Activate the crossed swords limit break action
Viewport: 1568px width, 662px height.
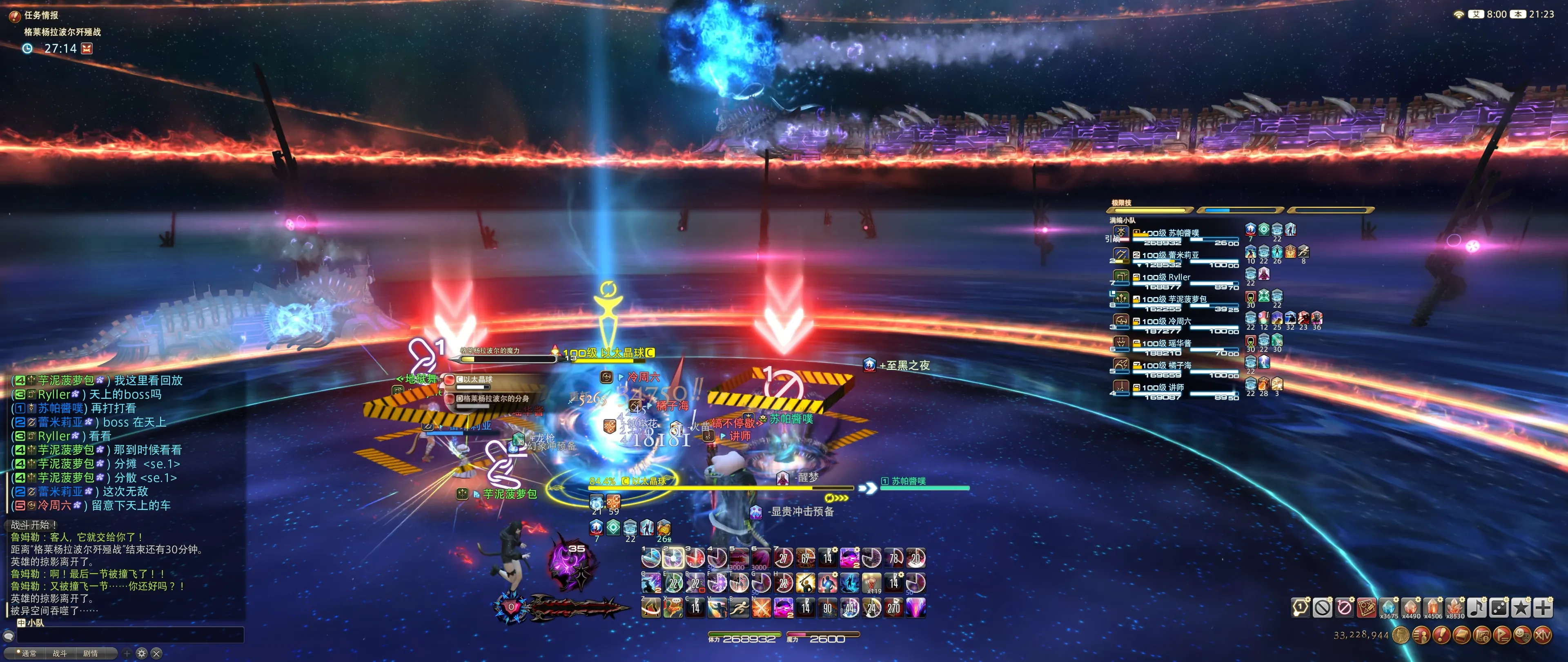click(x=761, y=607)
